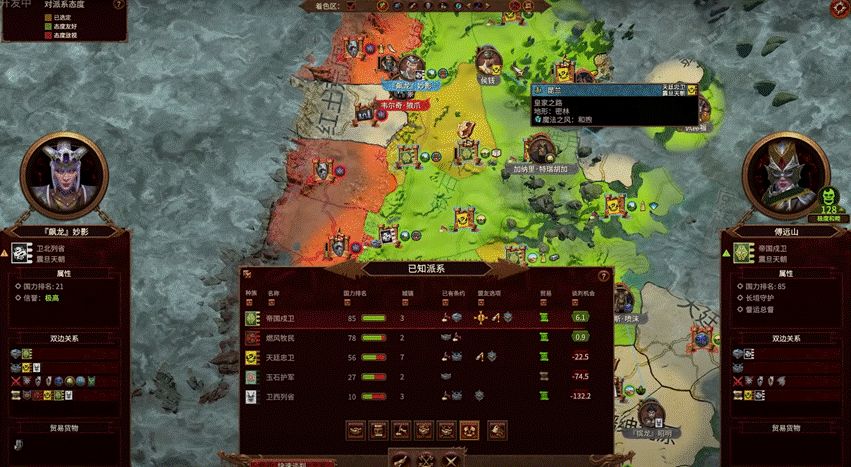Sort factions by 谈判机会 column
Screen dimensions: 851x467
[x=582, y=294]
